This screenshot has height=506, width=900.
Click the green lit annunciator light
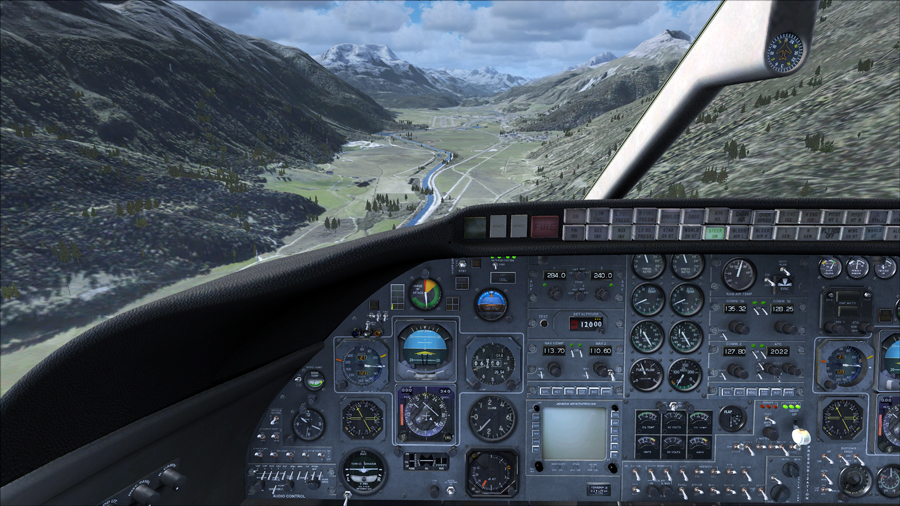(x=714, y=232)
